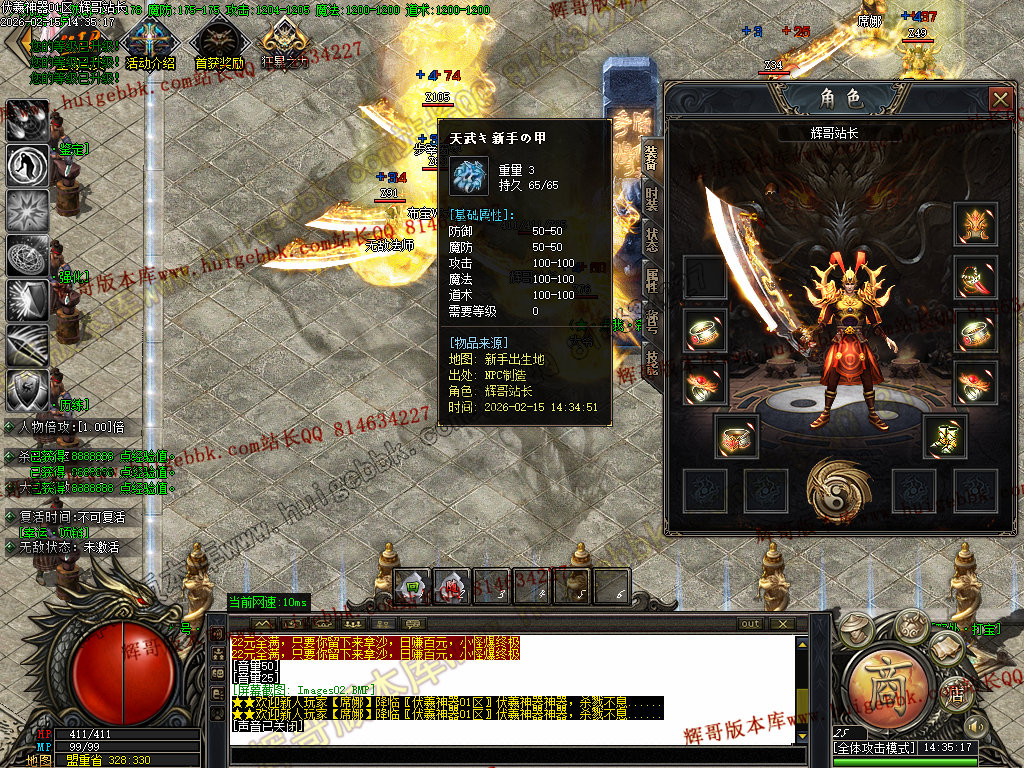The width and height of the screenshot is (1024, 768).
Task: Use the first hotbar slot item
Action: tap(412, 587)
